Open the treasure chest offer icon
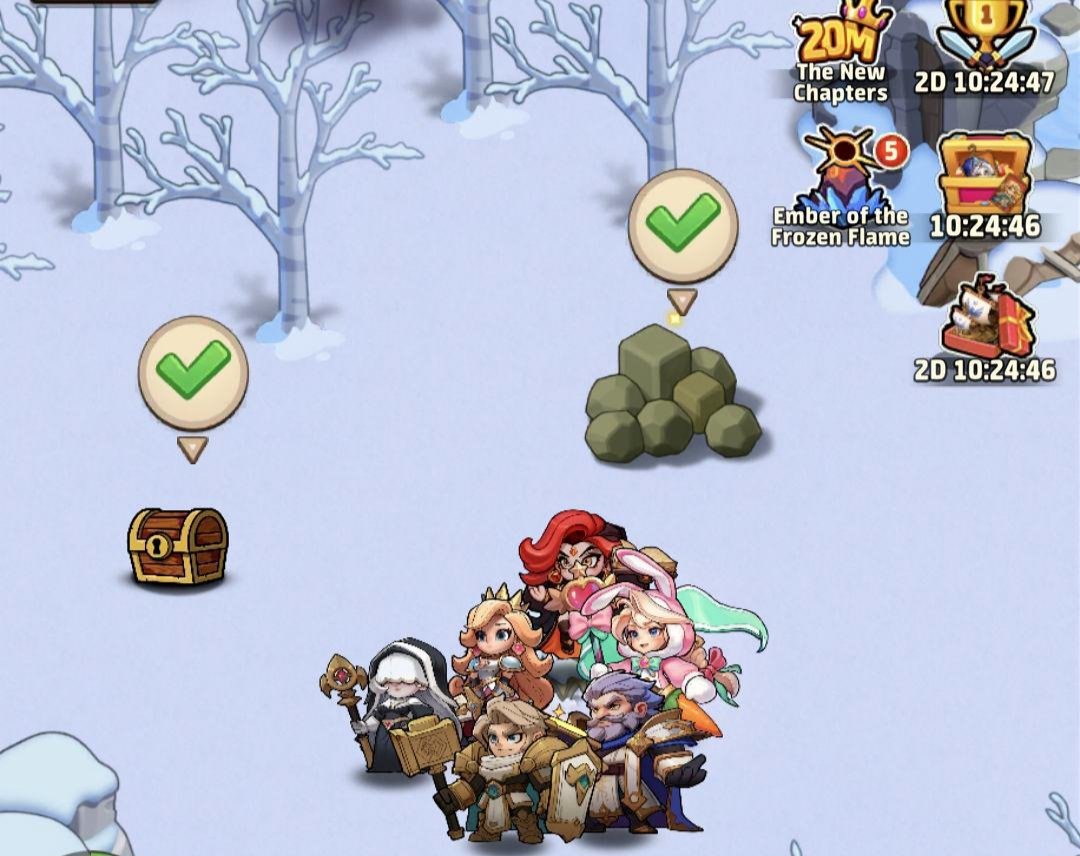The width and height of the screenshot is (1080, 856). click(984, 176)
